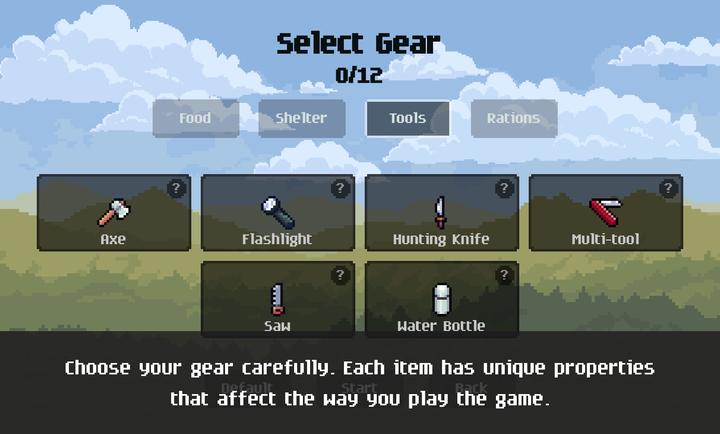This screenshot has width=720, height=434.
Task: Pick the Hunting Knife tile
Action: 441,213
